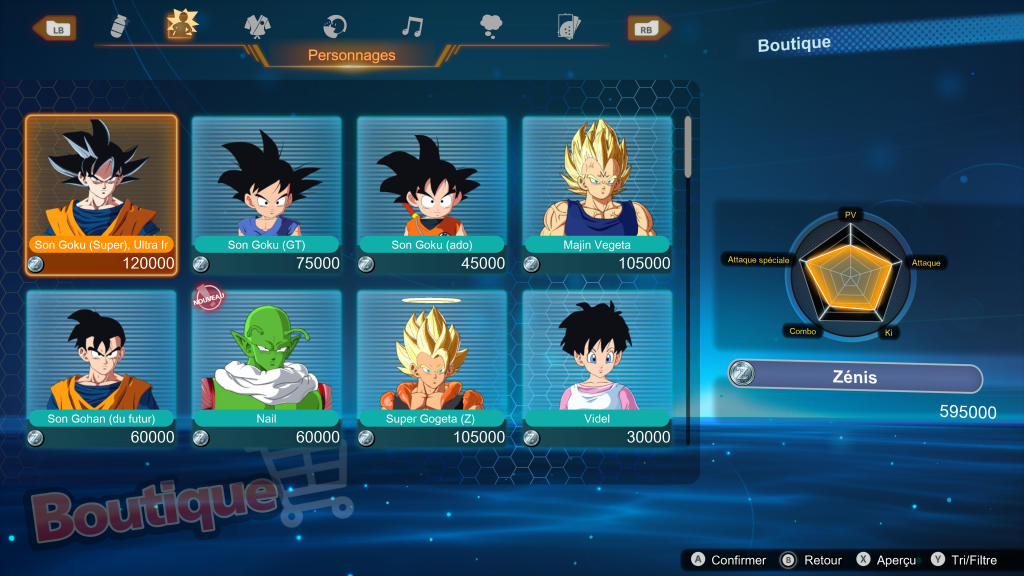Open the cards shop tab

pyautogui.click(x=569, y=27)
